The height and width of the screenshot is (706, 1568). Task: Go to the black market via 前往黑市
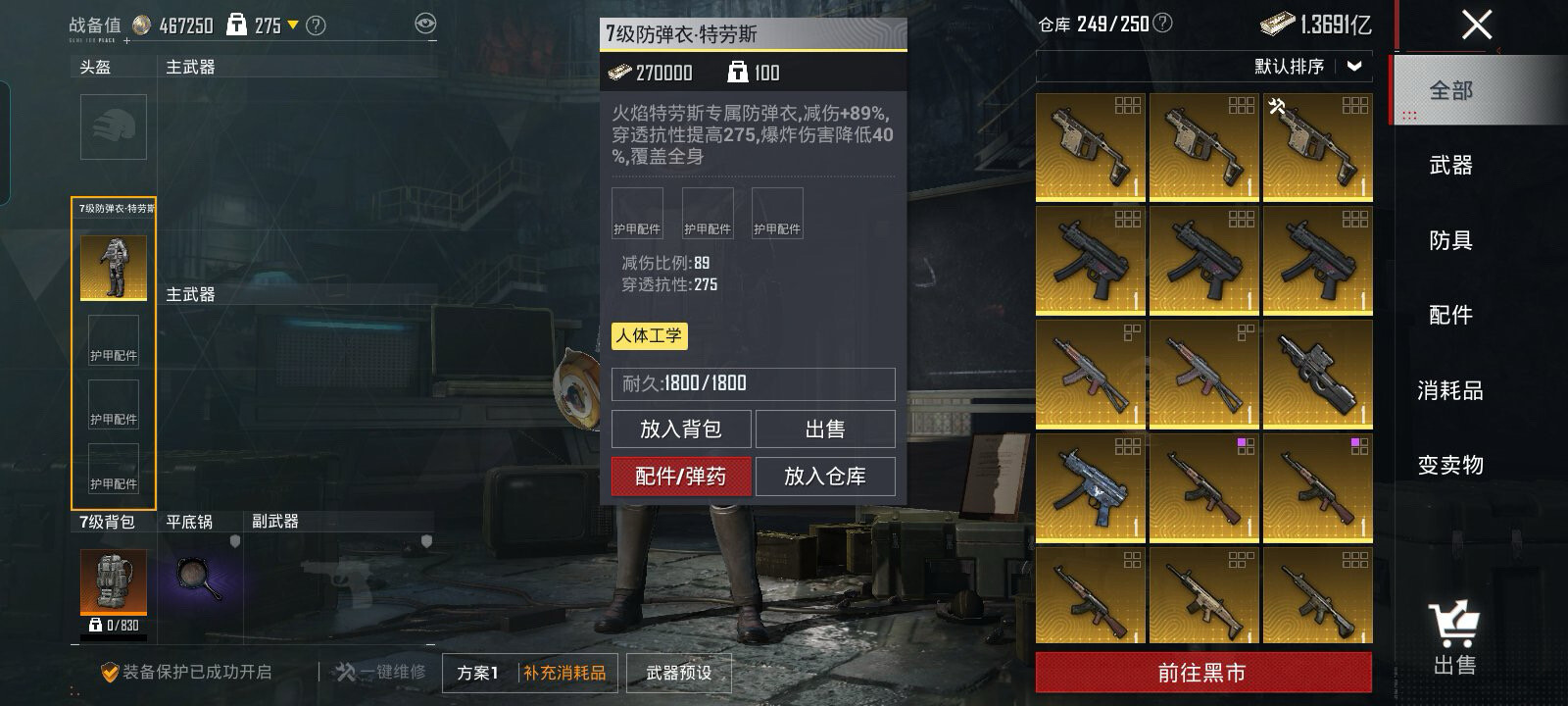coord(1202,673)
